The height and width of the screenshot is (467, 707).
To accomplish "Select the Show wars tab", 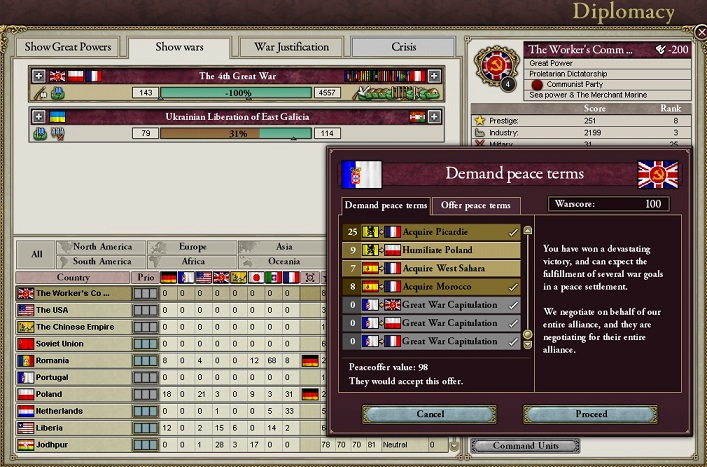I will pyautogui.click(x=180, y=47).
